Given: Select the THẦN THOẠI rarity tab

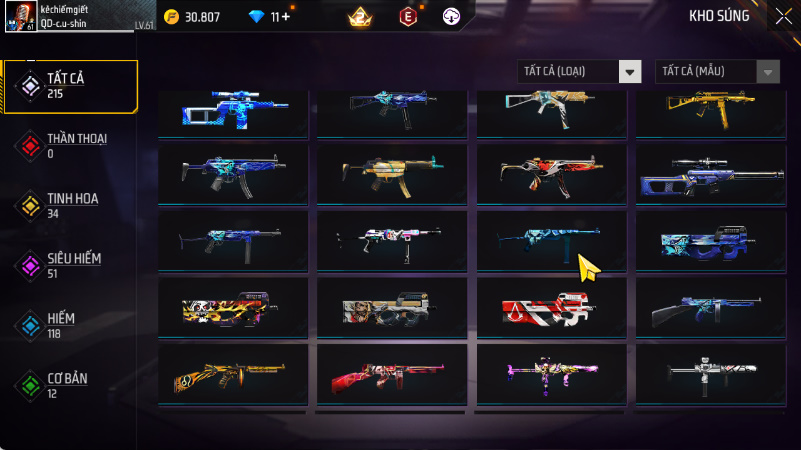Looking at the screenshot, I should (70, 145).
